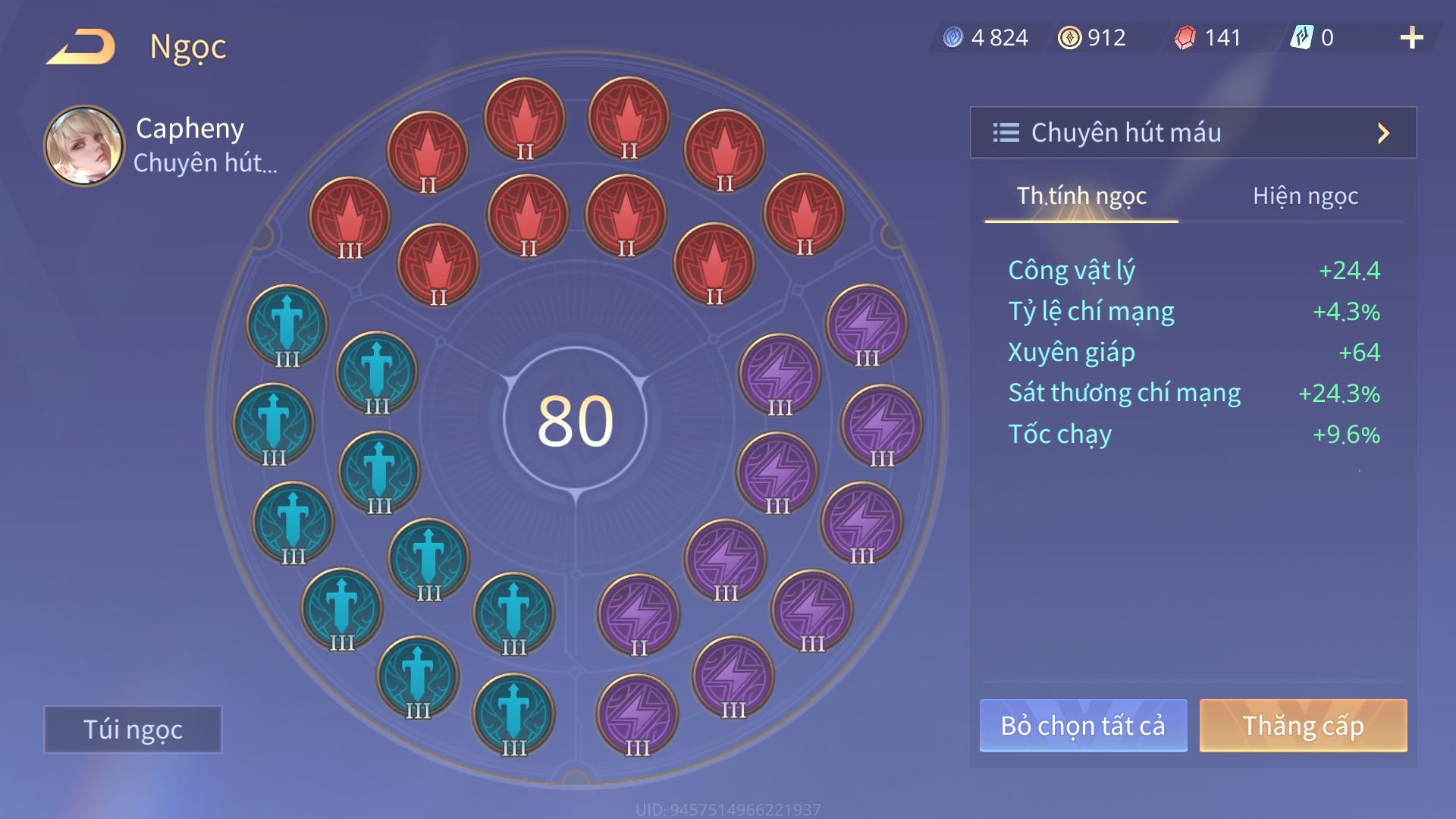The height and width of the screenshot is (819, 1456).
Task: Switch to the Hiện ngọc tab
Action: 1305,196
